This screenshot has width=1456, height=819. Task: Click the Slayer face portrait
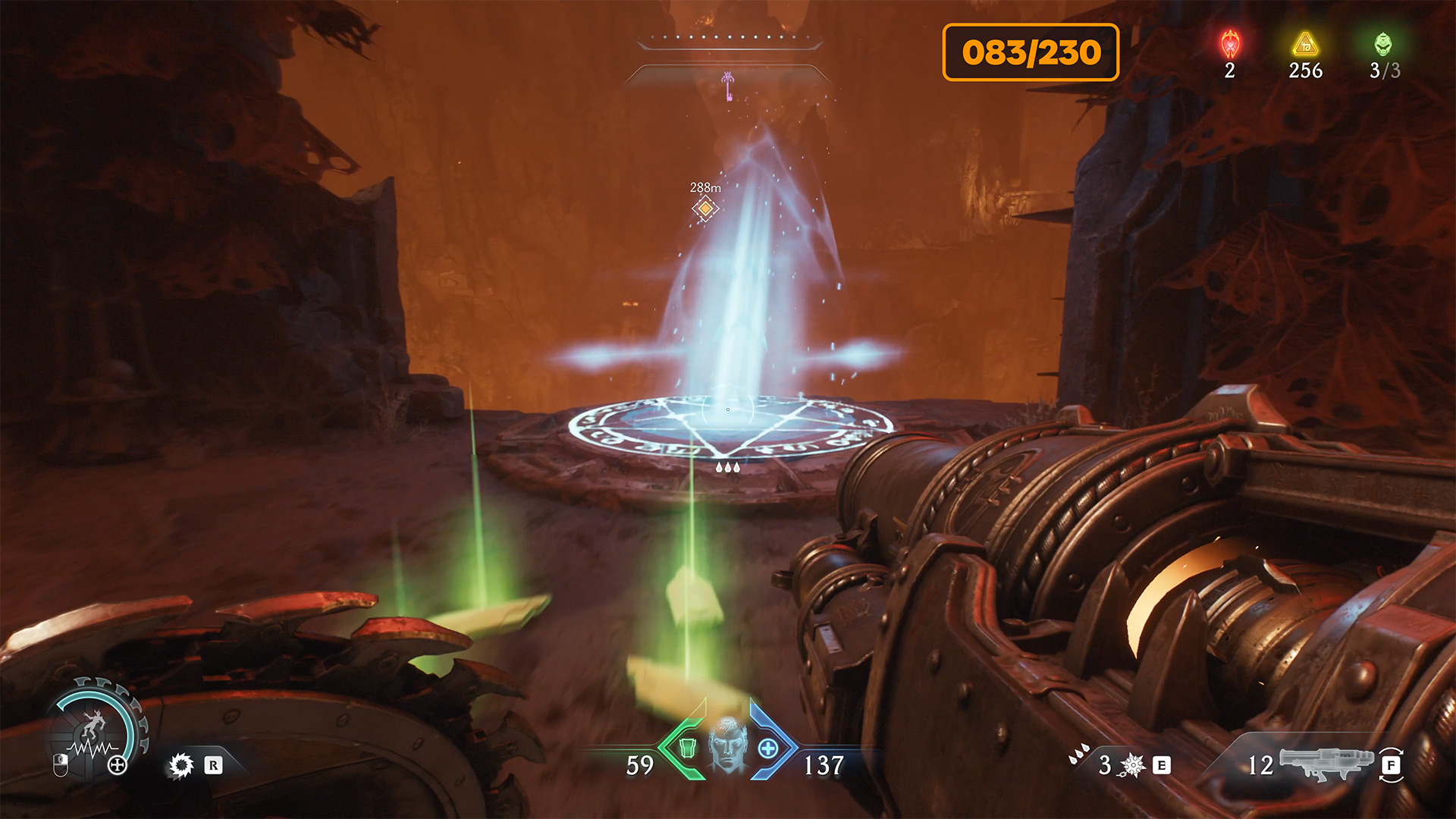[728, 745]
